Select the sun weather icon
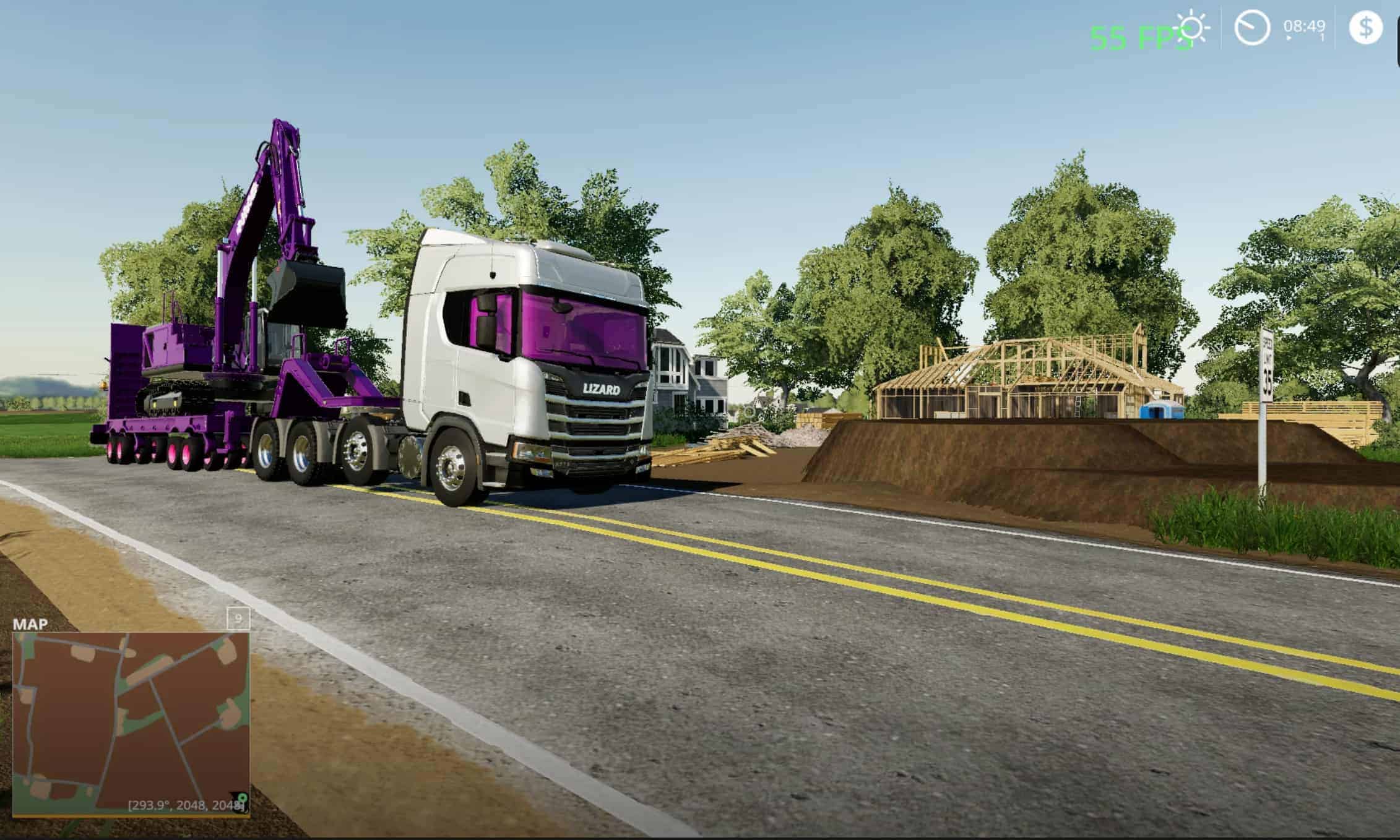Image resolution: width=1400 pixels, height=840 pixels. pos(1191,29)
